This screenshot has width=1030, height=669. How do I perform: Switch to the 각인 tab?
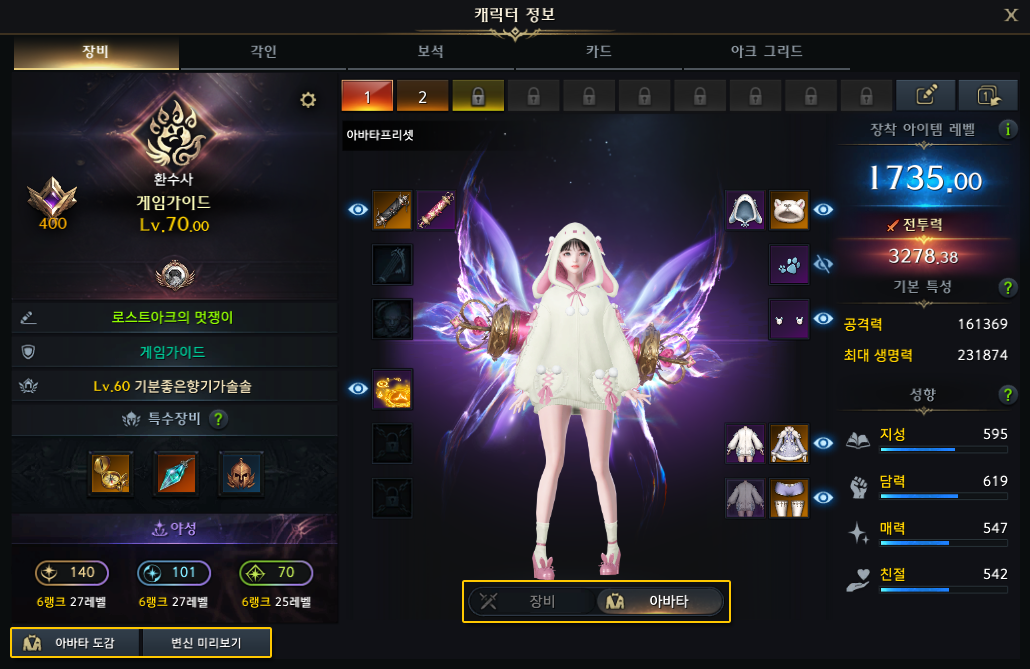264,51
